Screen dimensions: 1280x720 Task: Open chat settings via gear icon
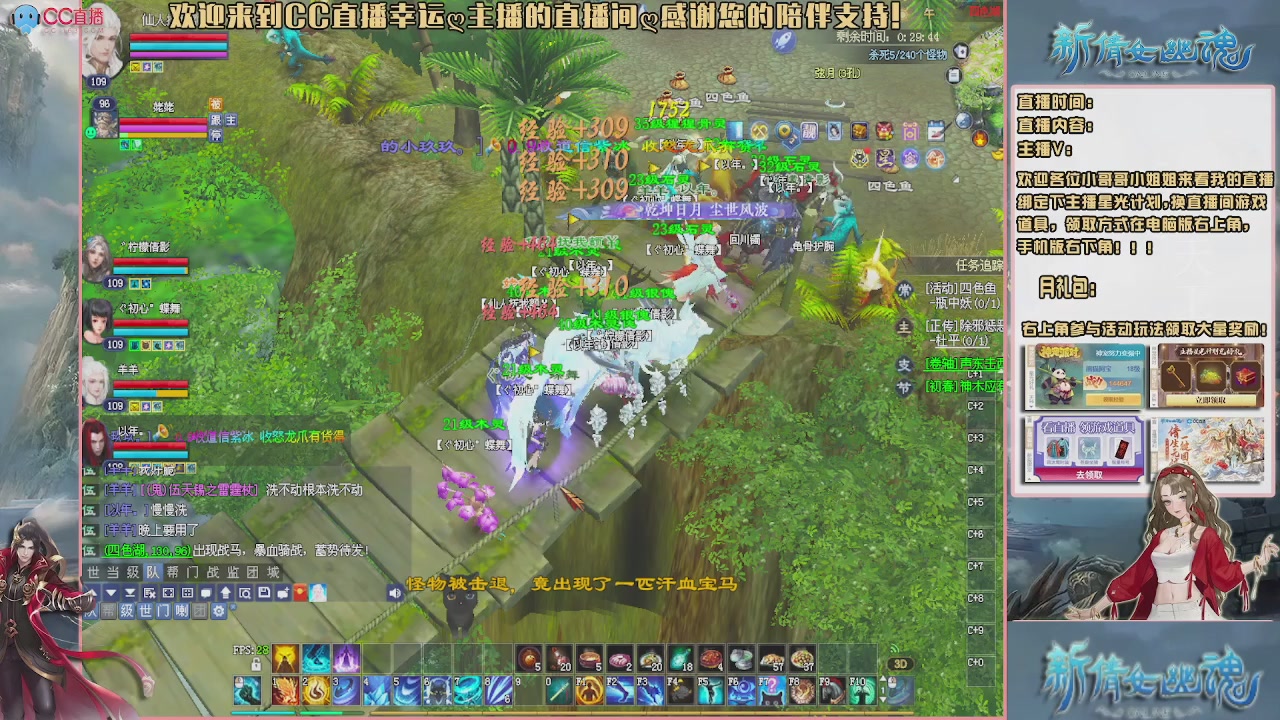219,611
